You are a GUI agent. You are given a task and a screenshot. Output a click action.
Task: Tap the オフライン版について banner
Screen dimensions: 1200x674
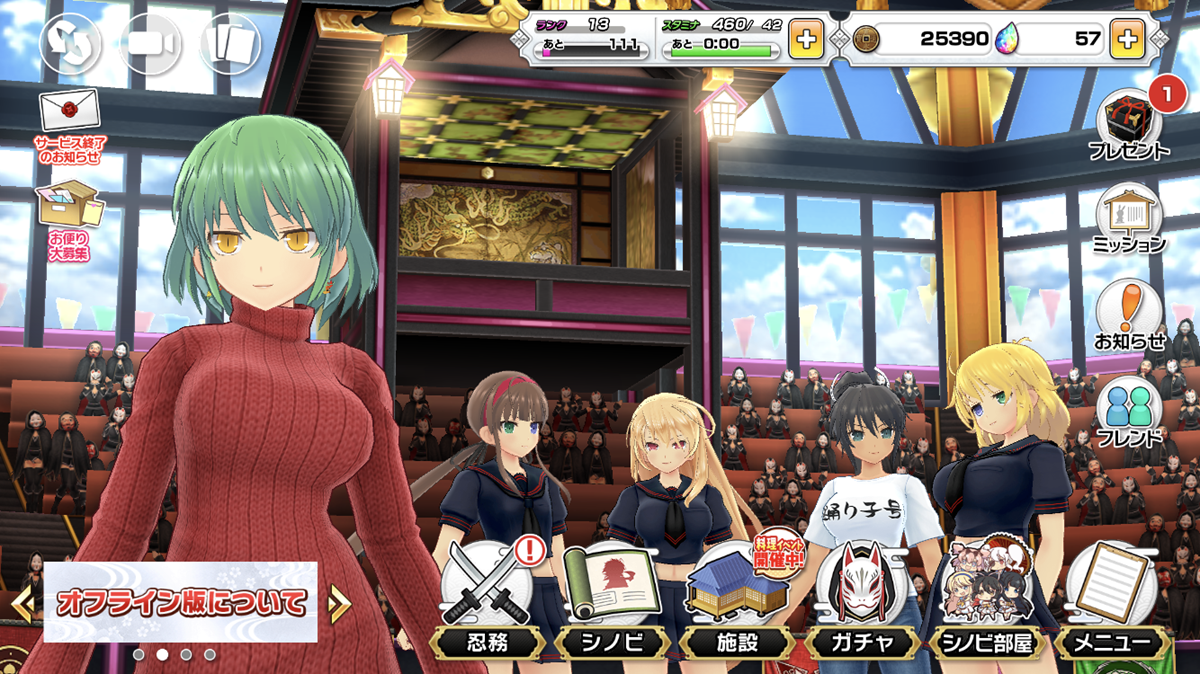[181, 602]
